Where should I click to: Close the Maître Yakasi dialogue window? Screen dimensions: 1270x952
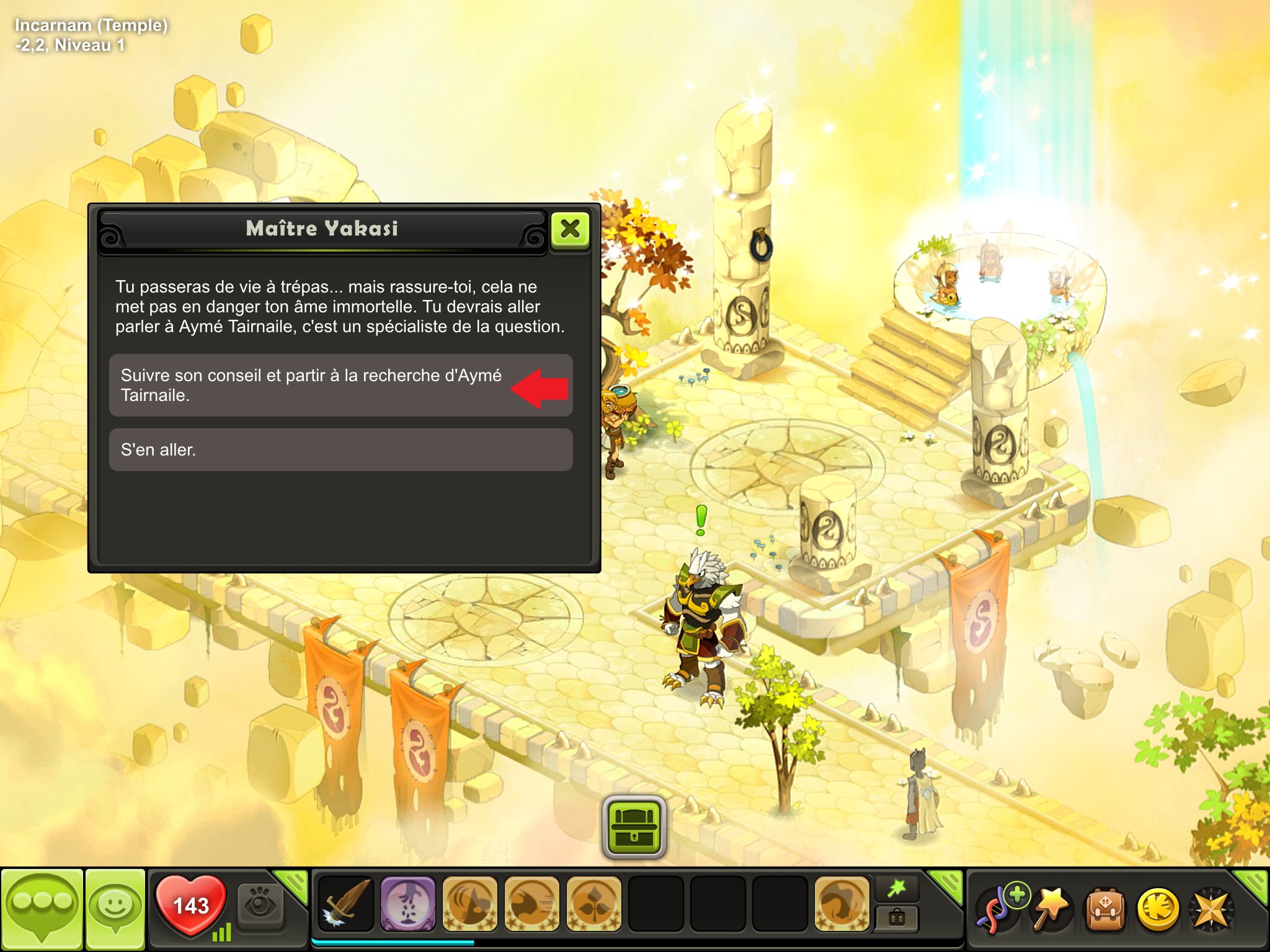coord(570,229)
